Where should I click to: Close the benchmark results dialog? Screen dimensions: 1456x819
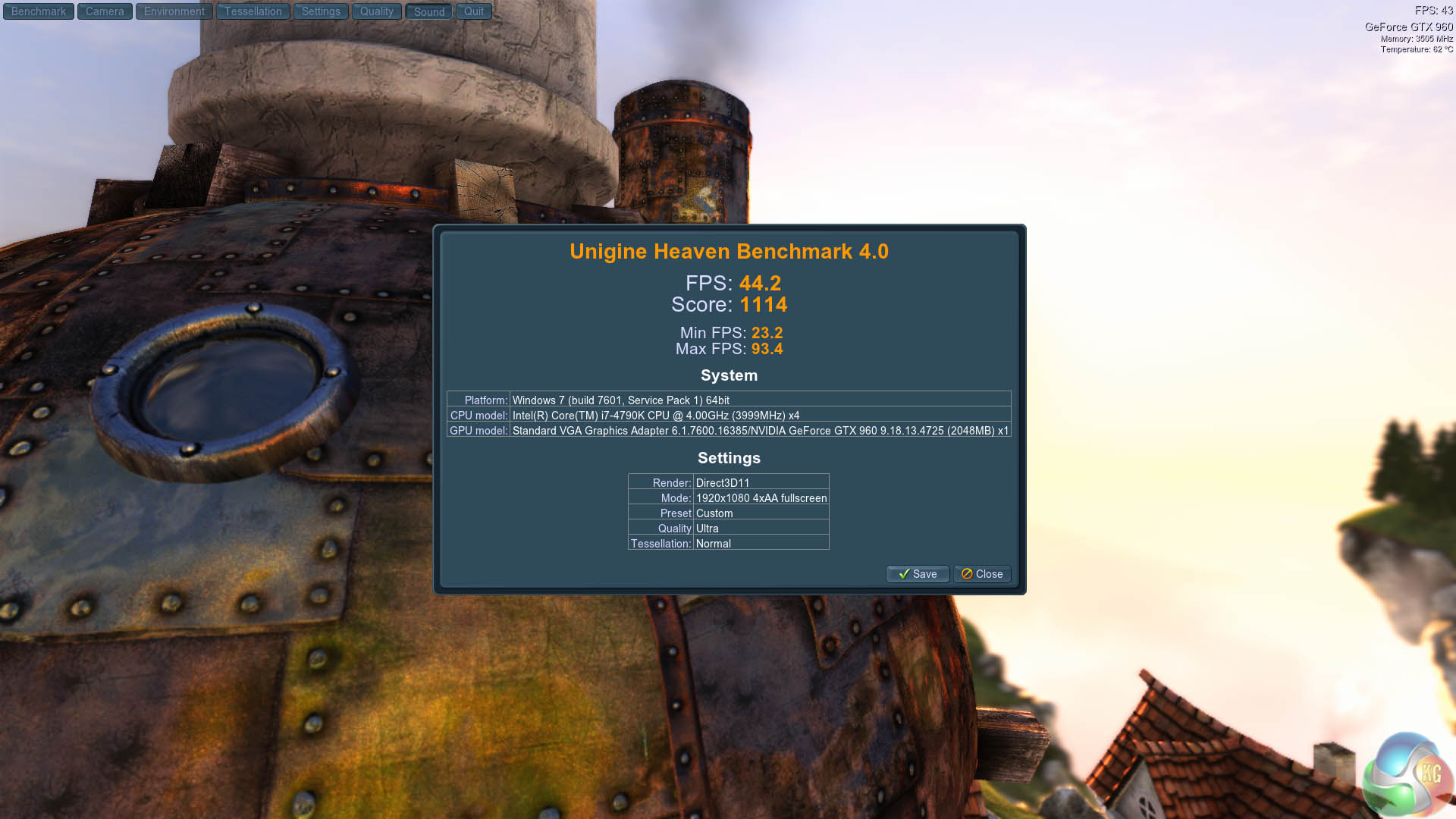point(982,574)
